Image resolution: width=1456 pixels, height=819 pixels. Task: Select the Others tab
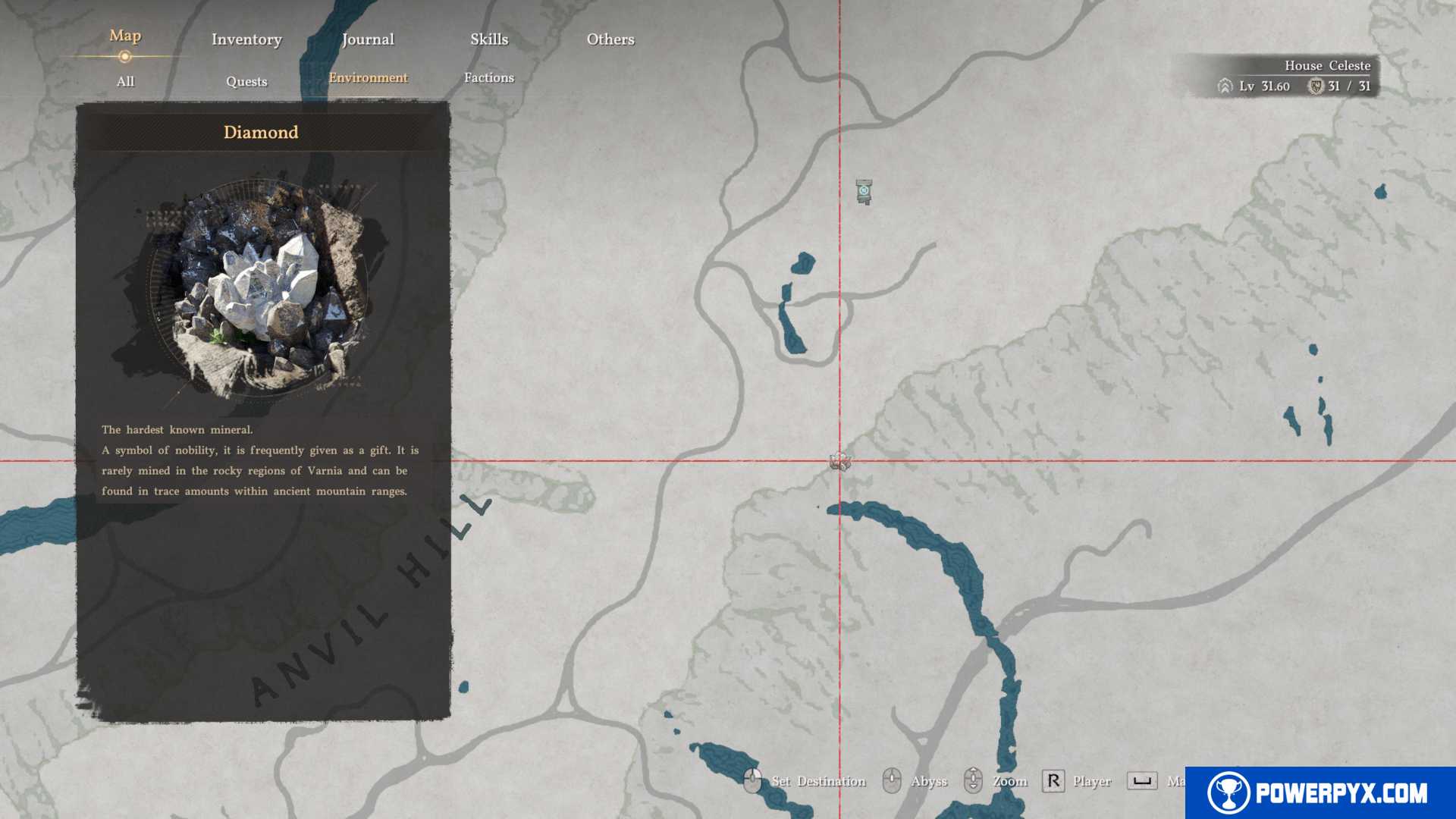[610, 39]
